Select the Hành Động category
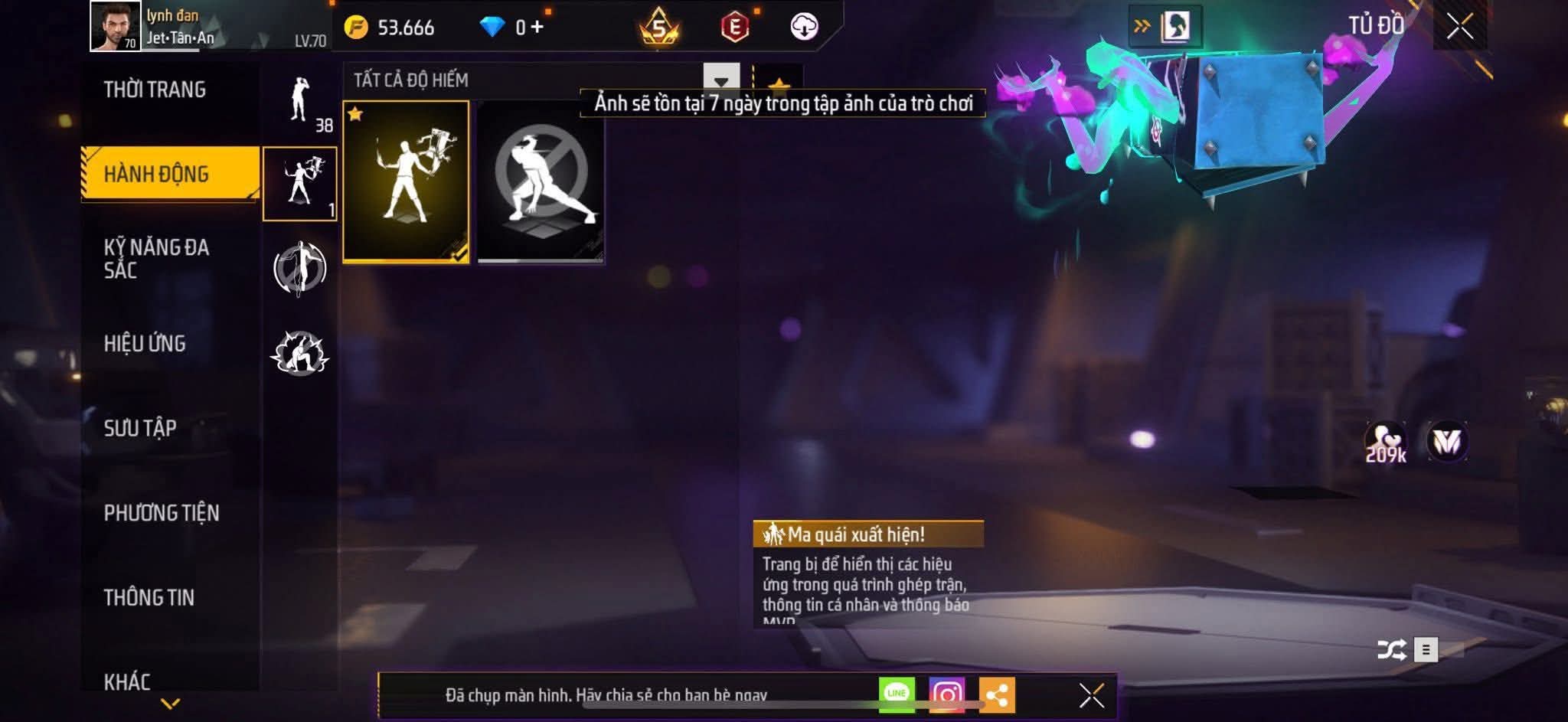Viewport: 1568px width, 722px height. pyautogui.click(x=156, y=174)
